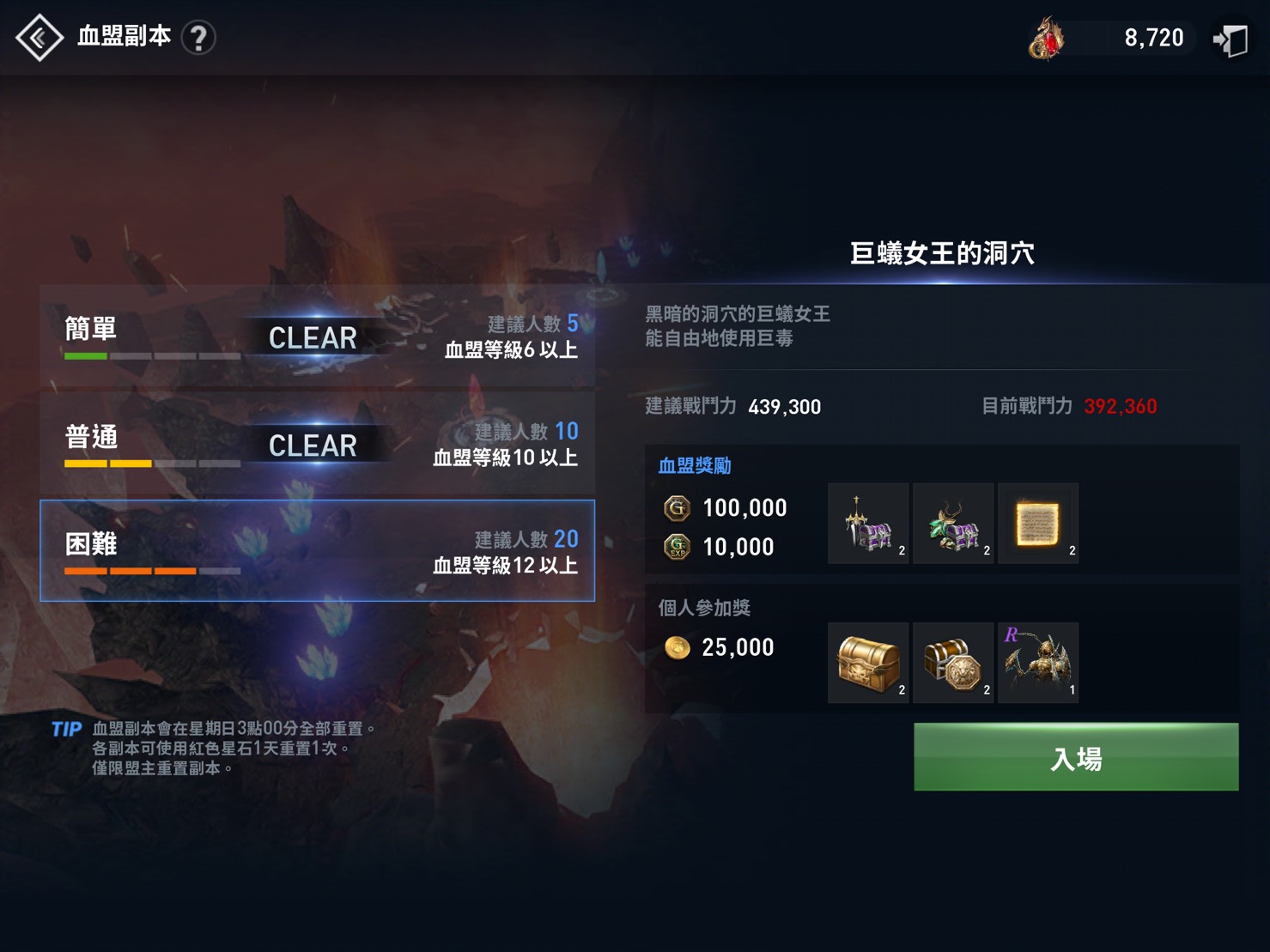The image size is (1270, 952).
Task: Expand the 個人參加獎 participation rewards section
Action: pos(703,608)
